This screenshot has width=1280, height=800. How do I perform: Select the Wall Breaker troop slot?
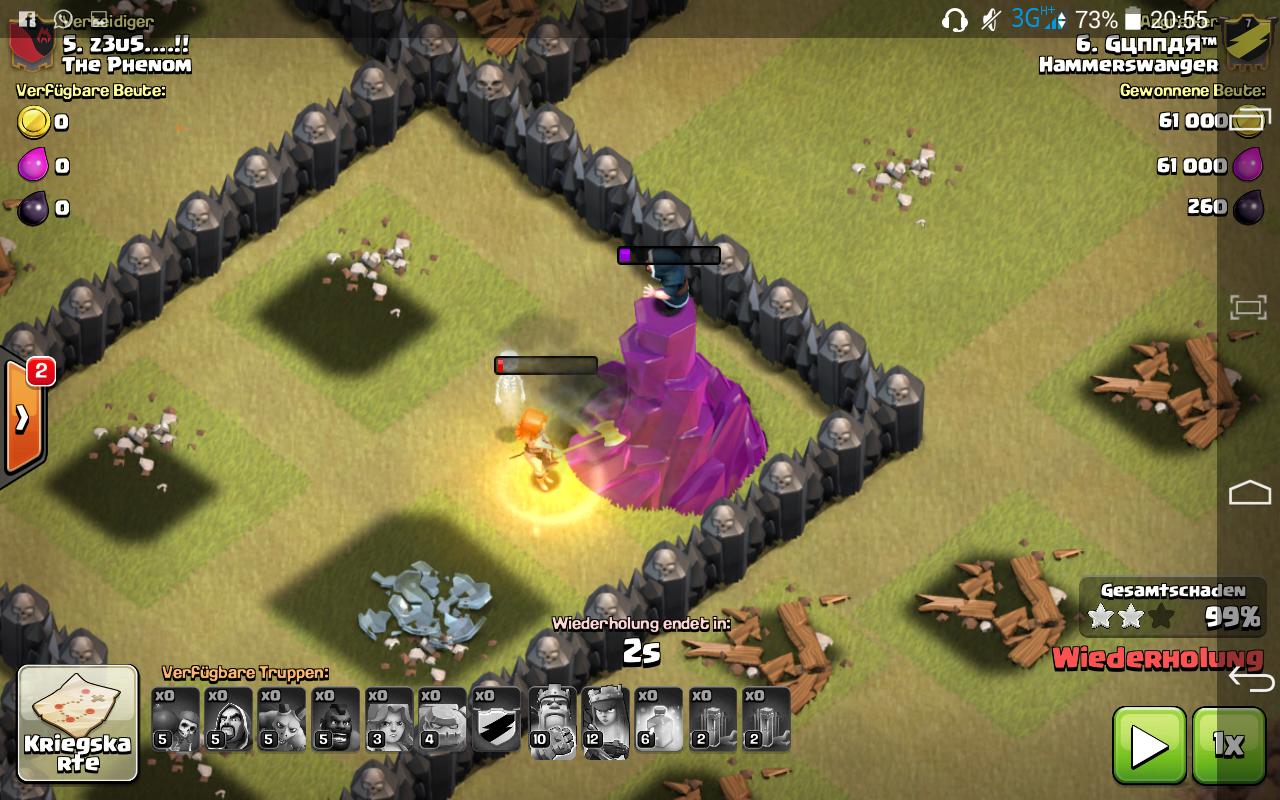(x=176, y=719)
